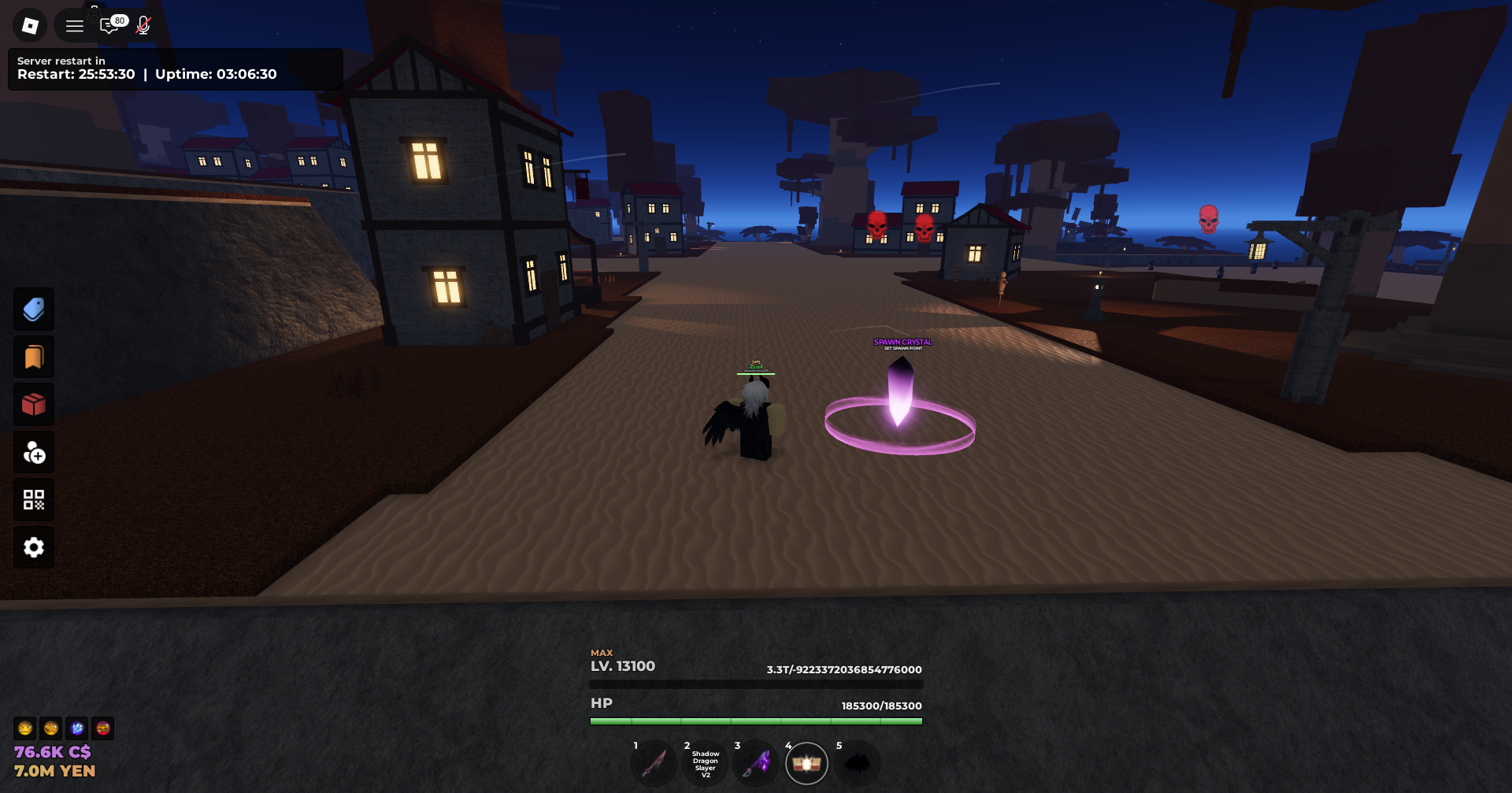1512x793 pixels.
Task: Click the green HP progress bar
Action: 756,719
